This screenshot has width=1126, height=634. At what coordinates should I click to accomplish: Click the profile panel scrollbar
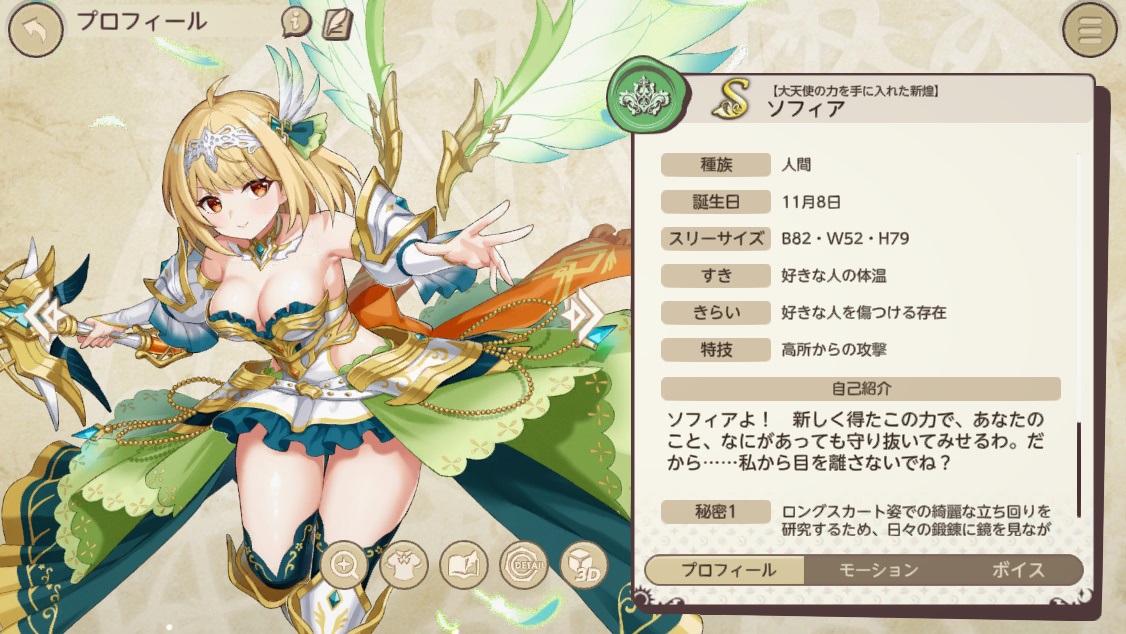coord(1078,468)
